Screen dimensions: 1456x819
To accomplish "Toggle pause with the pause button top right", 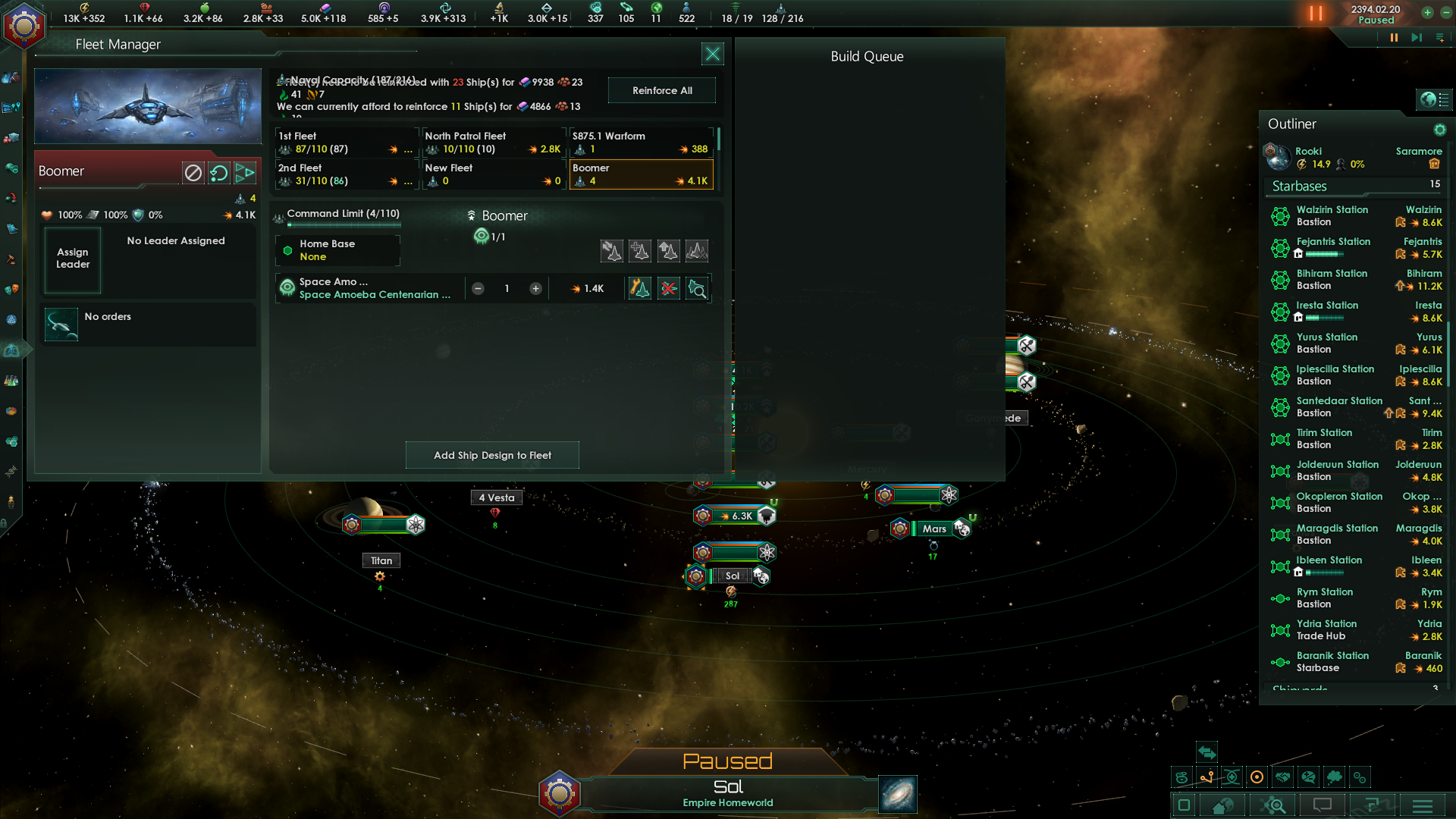I will tap(1317, 13).
